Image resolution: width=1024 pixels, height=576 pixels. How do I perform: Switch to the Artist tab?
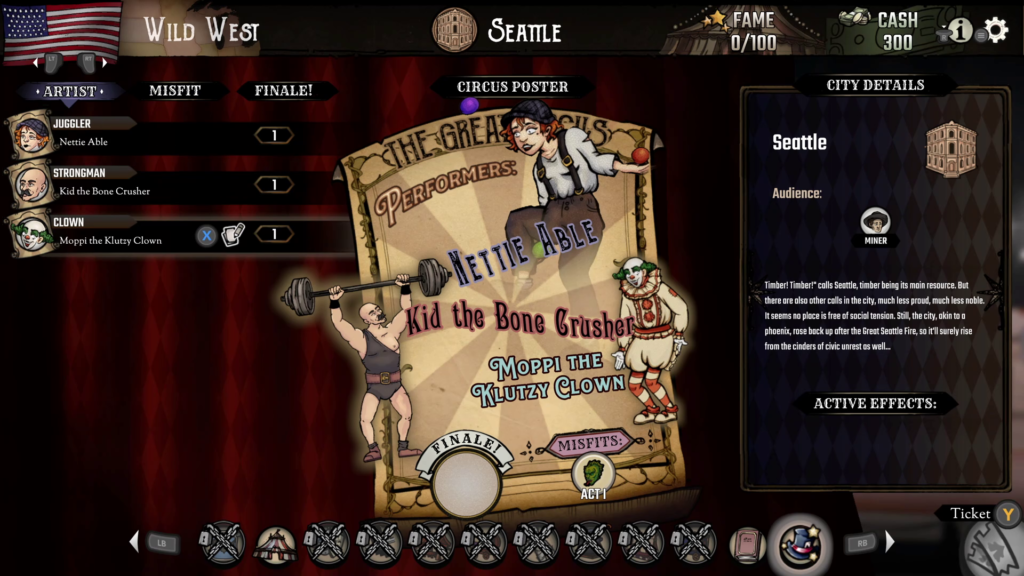pyautogui.click(x=70, y=91)
